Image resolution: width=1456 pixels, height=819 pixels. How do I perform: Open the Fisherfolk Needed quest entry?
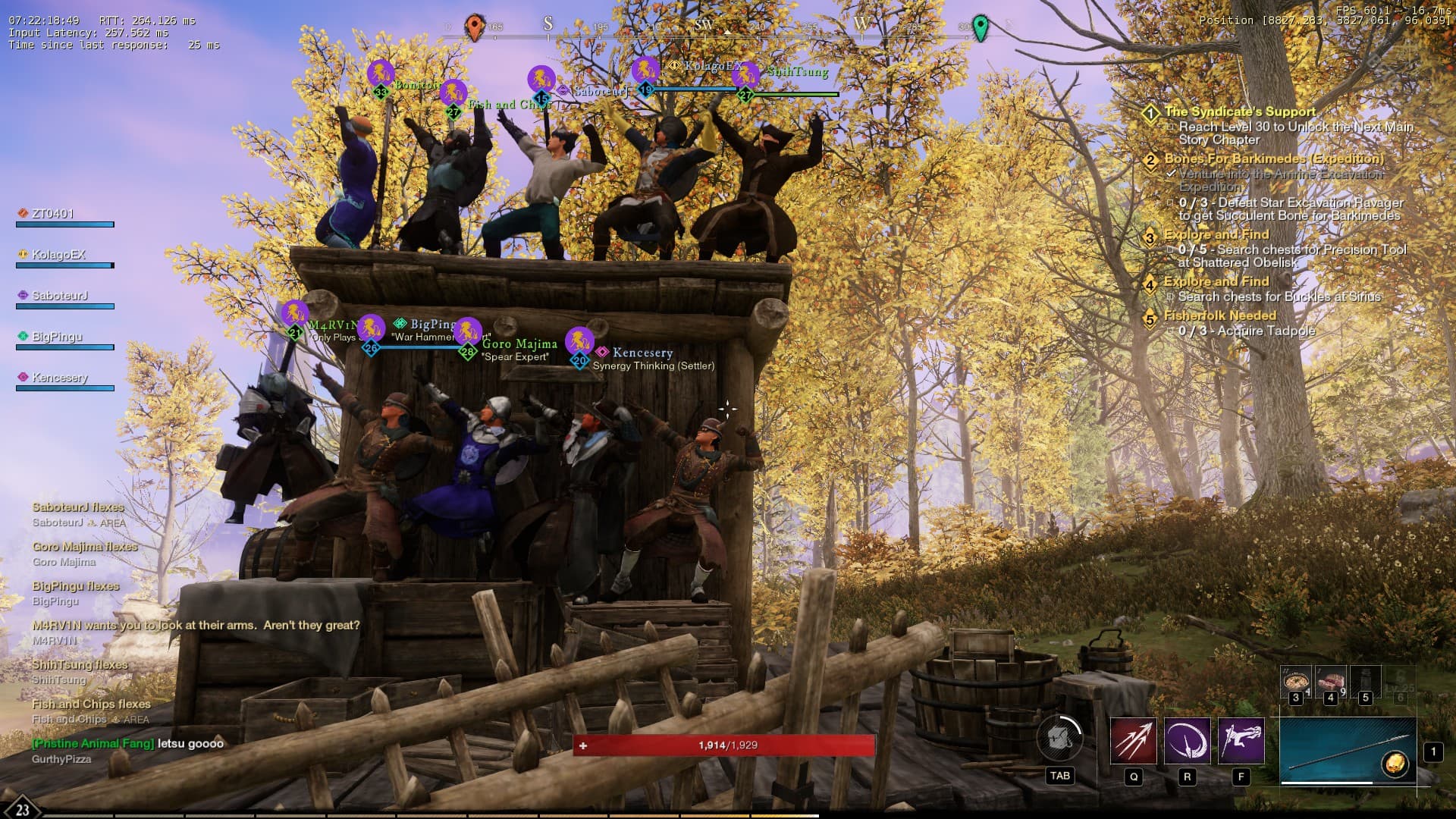click(x=1219, y=315)
